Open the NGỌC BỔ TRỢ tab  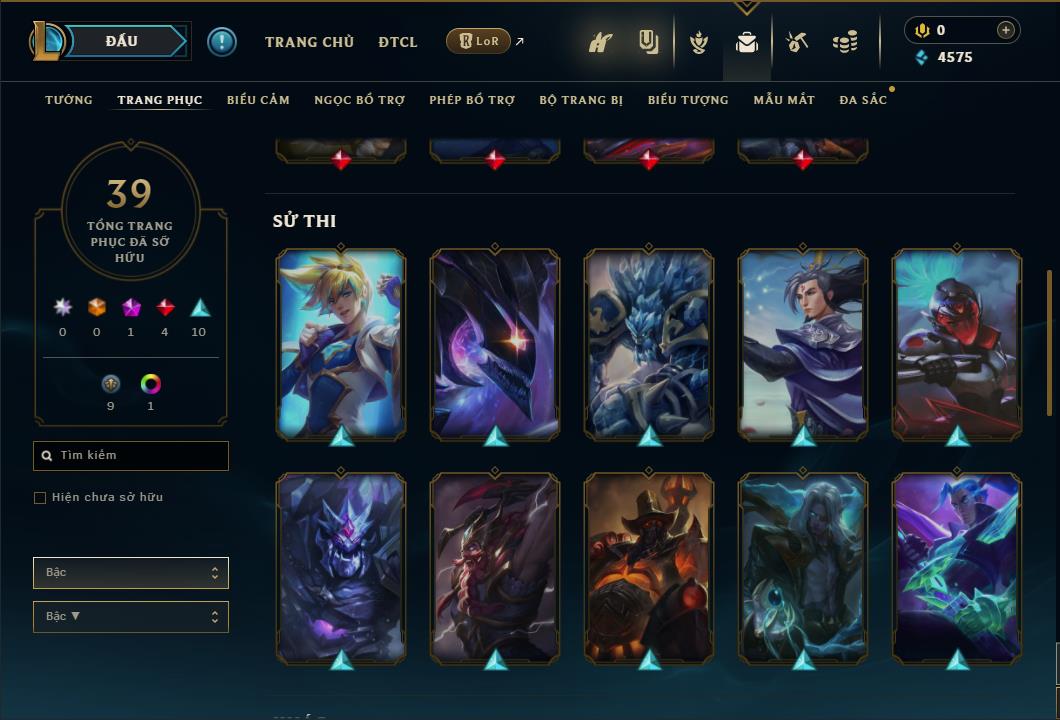[x=359, y=100]
